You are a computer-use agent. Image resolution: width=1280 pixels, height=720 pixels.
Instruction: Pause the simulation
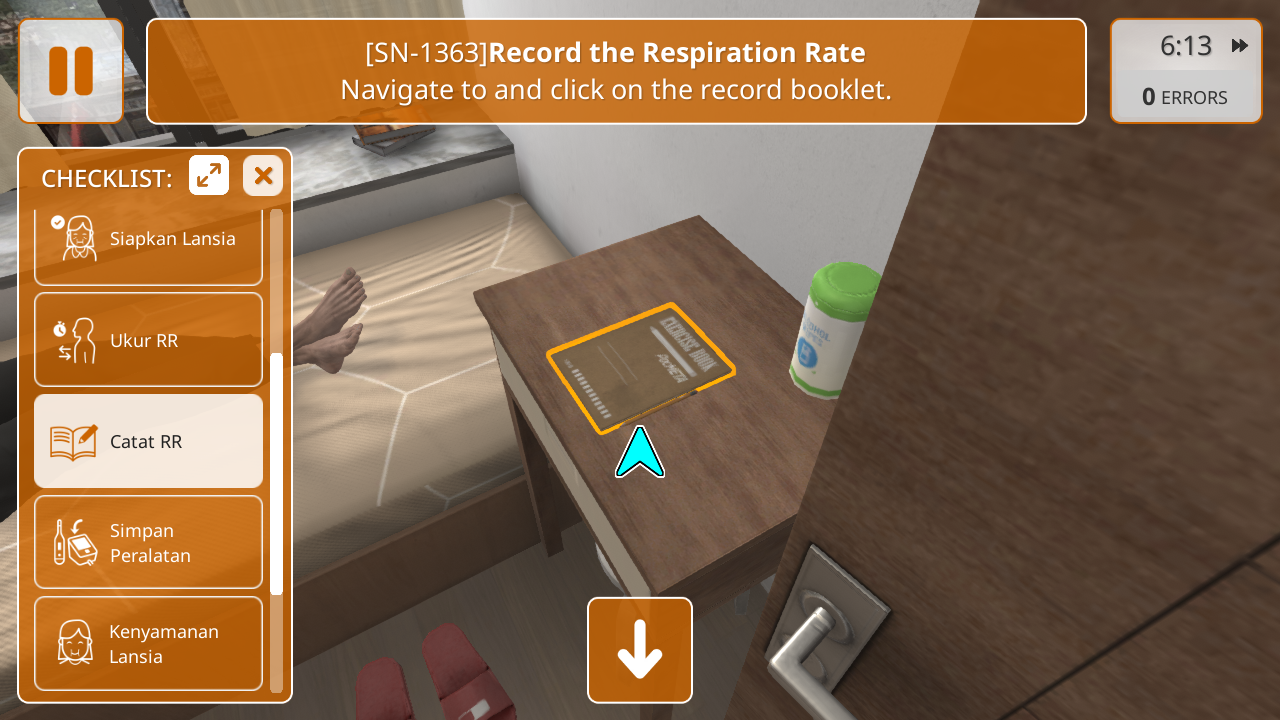[71, 71]
